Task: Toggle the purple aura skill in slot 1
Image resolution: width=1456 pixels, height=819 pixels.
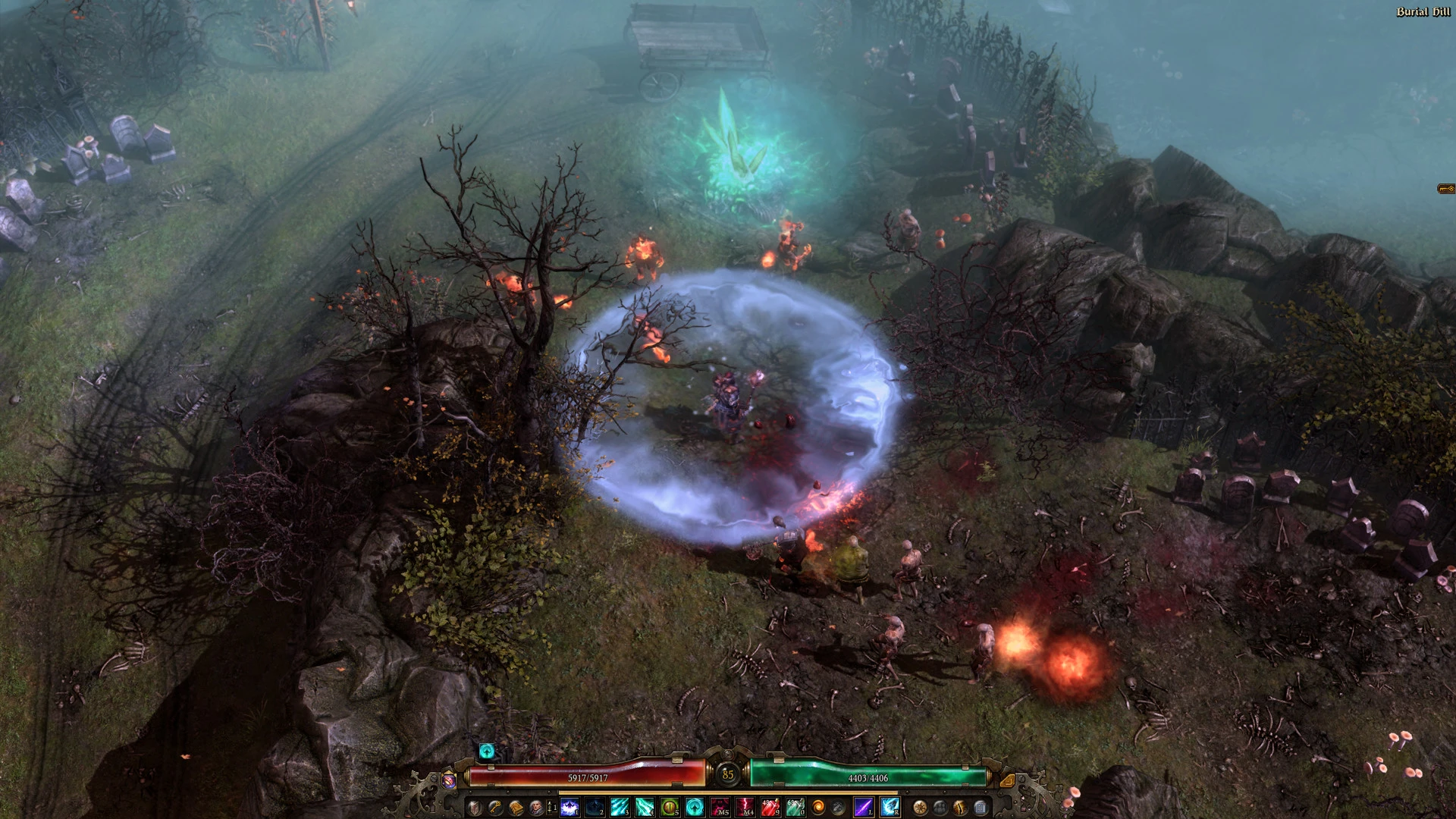Action: click(x=569, y=806)
